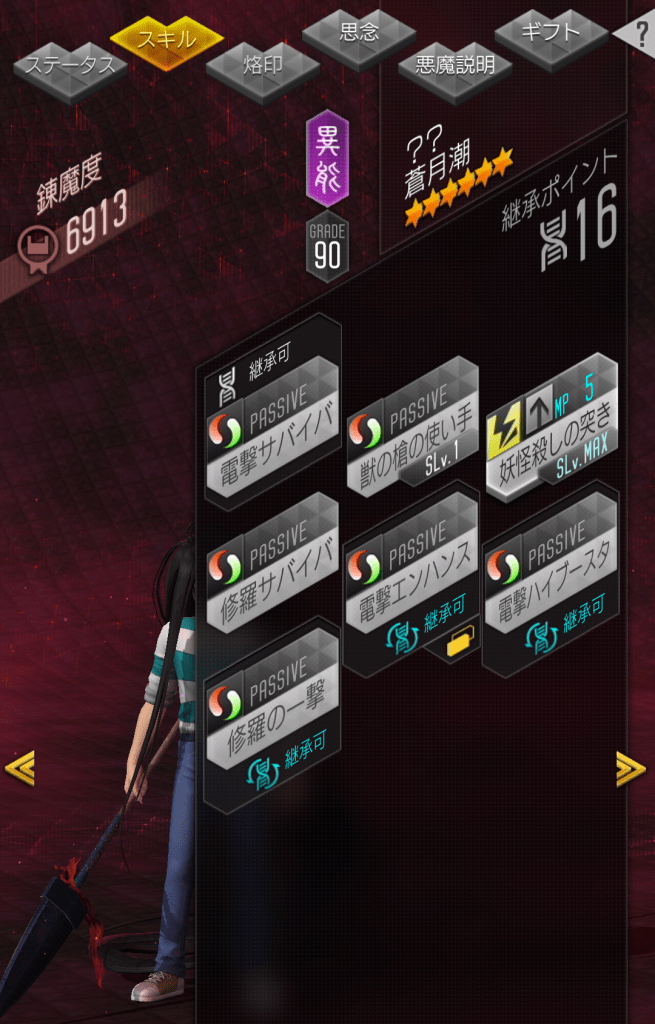Go to next demon with right arrow
The image size is (655, 1024).
[630, 768]
